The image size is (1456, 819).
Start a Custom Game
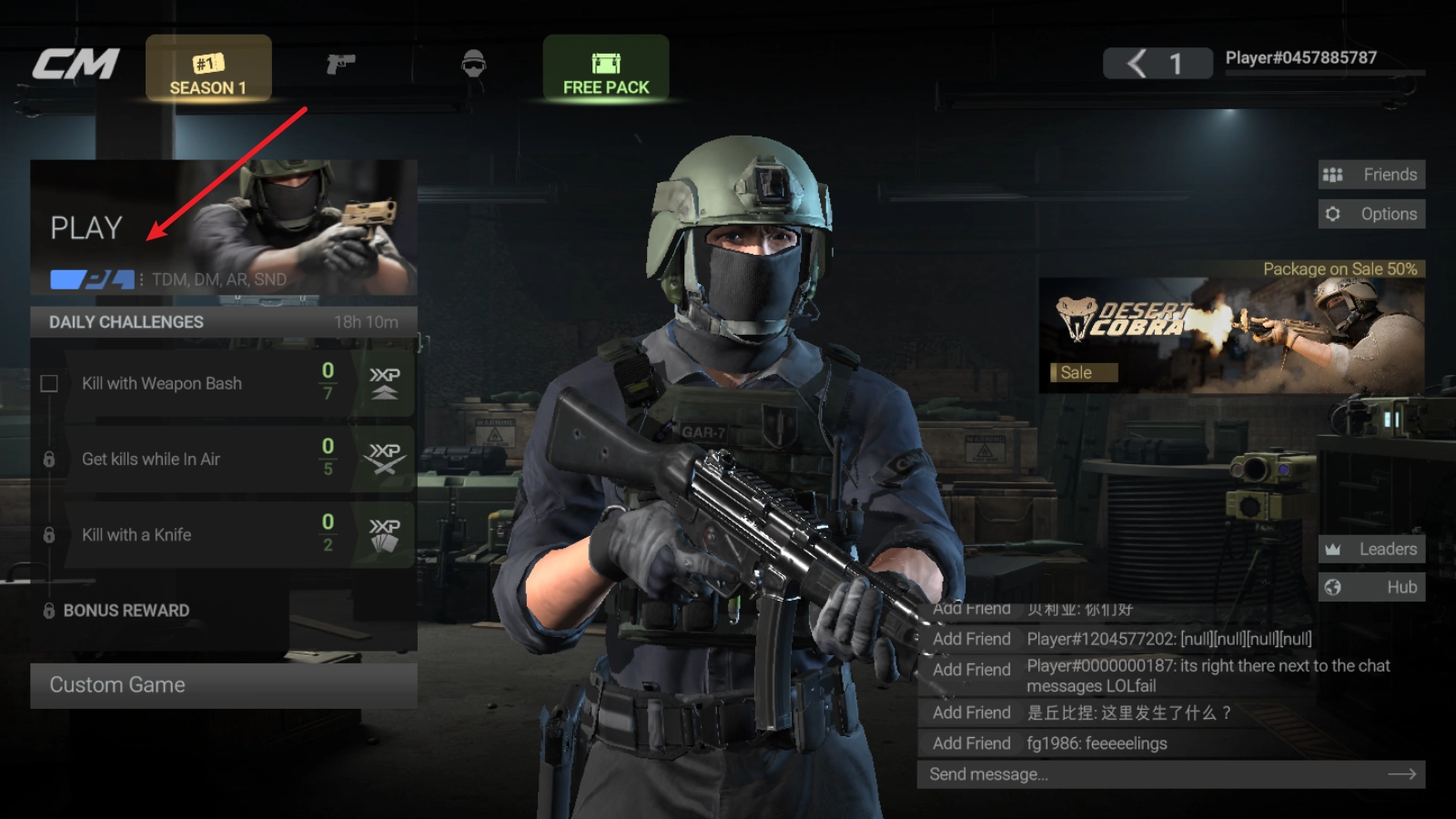[x=223, y=685]
